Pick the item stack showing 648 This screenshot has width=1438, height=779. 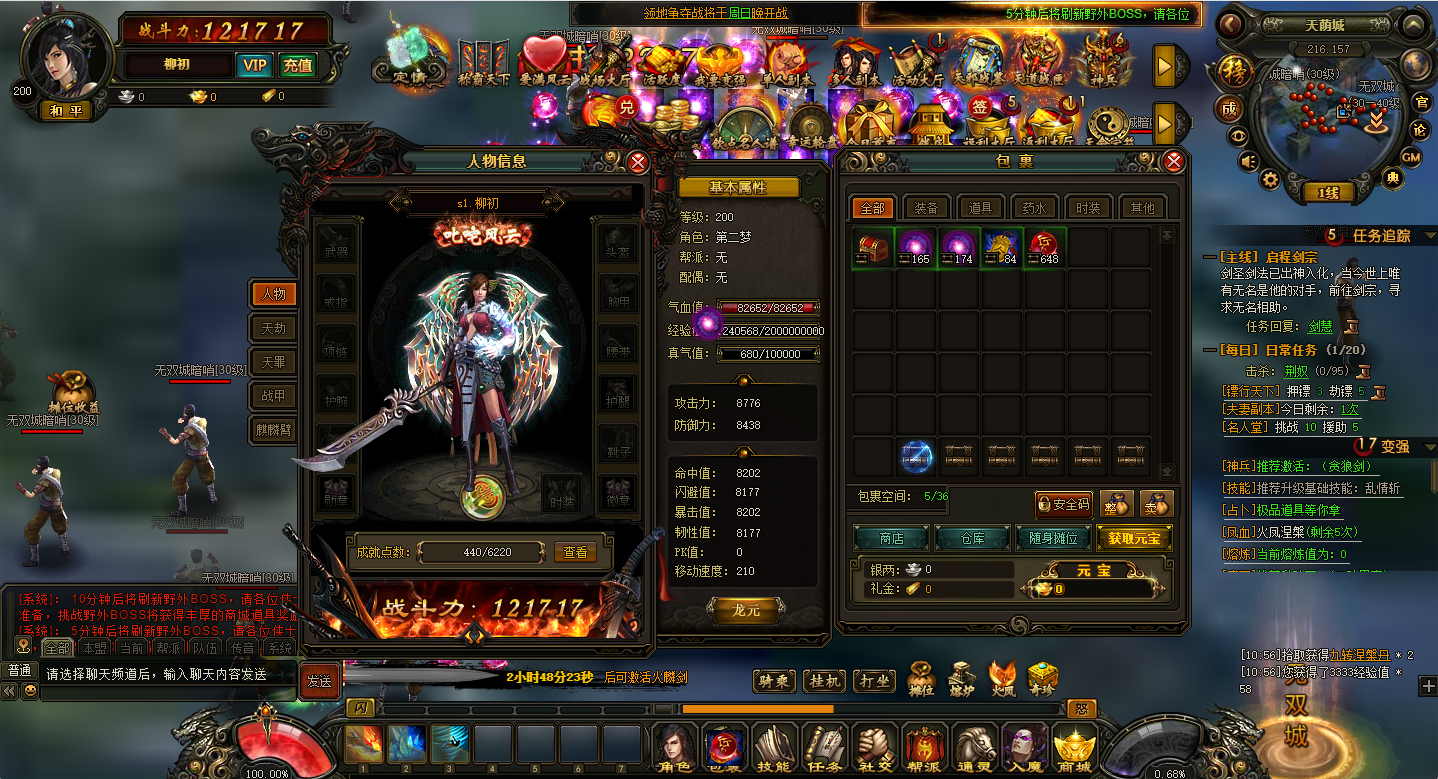click(x=1045, y=247)
